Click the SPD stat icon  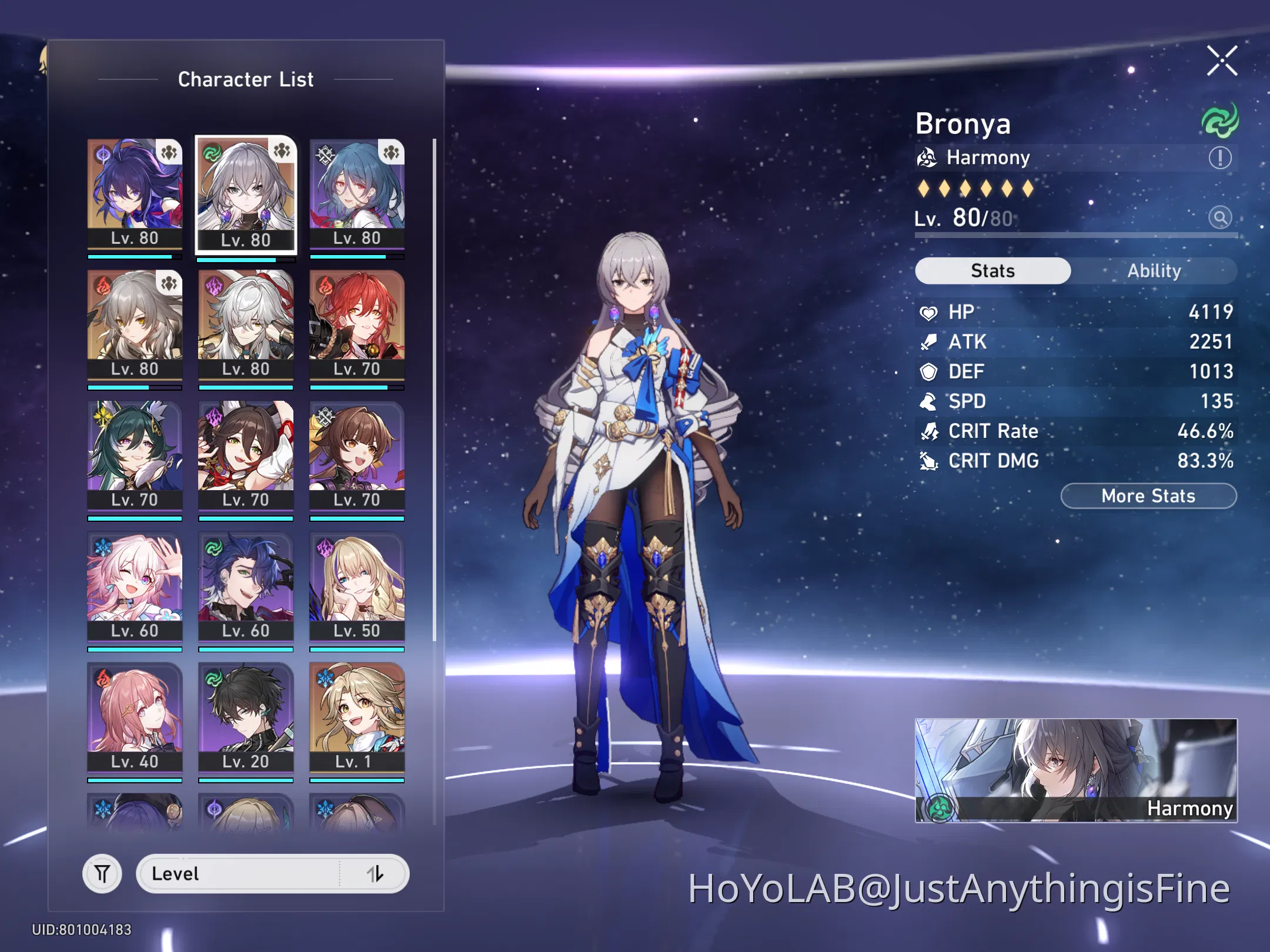(x=928, y=401)
